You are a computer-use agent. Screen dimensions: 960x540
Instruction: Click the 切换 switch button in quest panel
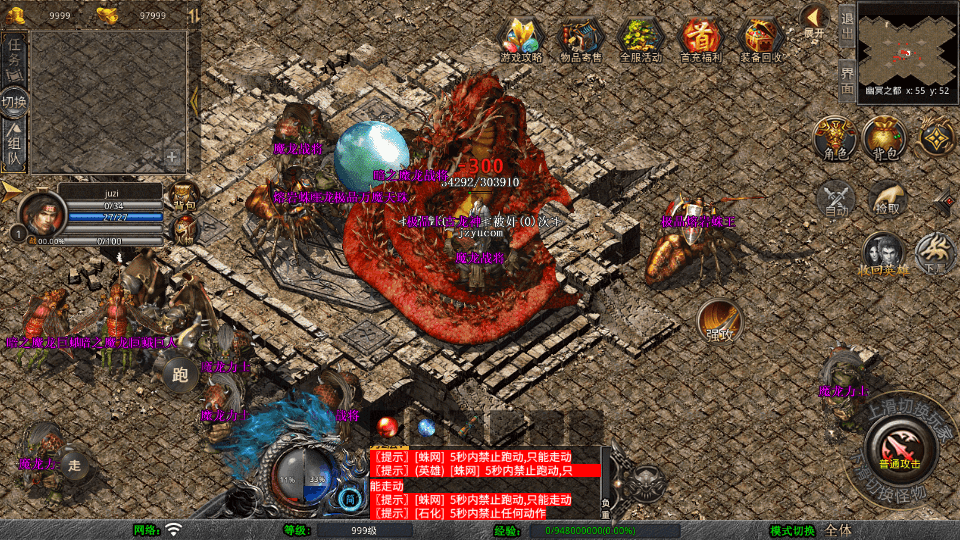point(15,102)
